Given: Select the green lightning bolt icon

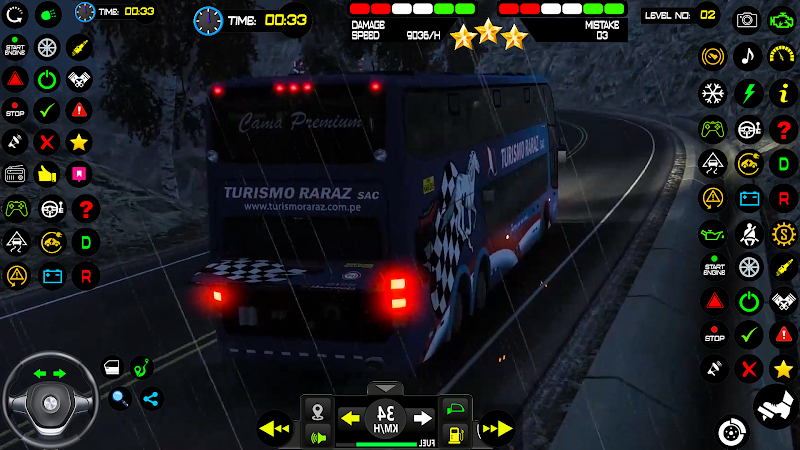Looking at the screenshot, I should (747, 93).
